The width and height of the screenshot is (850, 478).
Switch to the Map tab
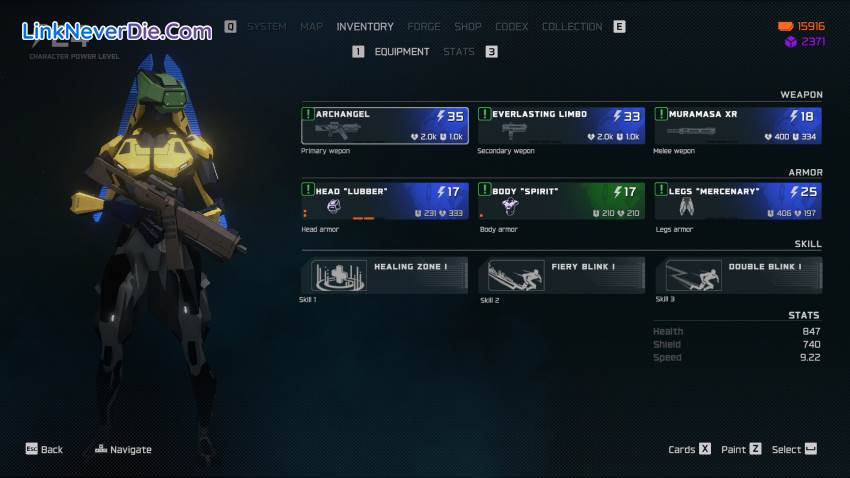click(x=311, y=26)
